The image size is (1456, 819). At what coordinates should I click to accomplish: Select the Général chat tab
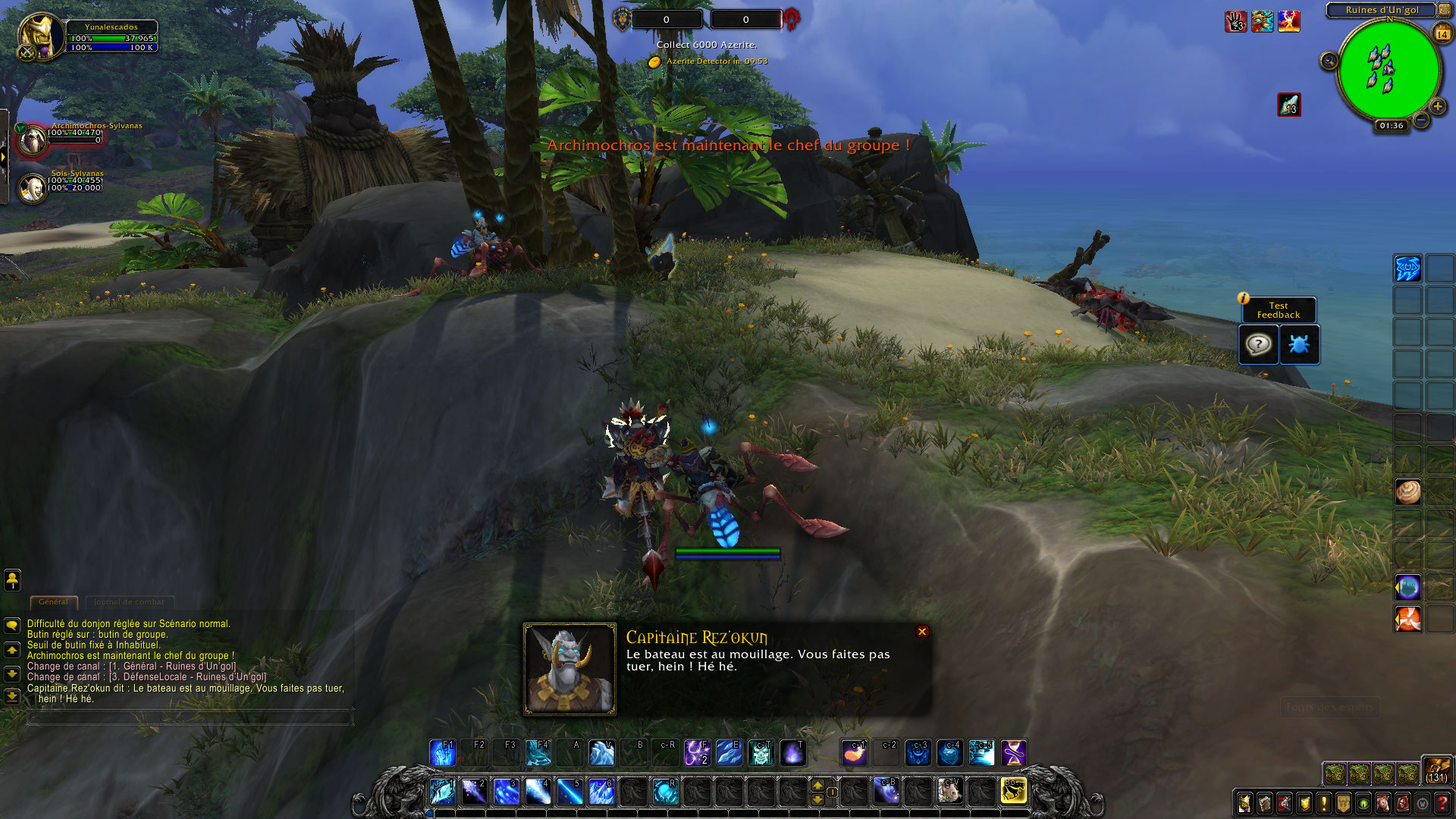pyautogui.click(x=53, y=602)
